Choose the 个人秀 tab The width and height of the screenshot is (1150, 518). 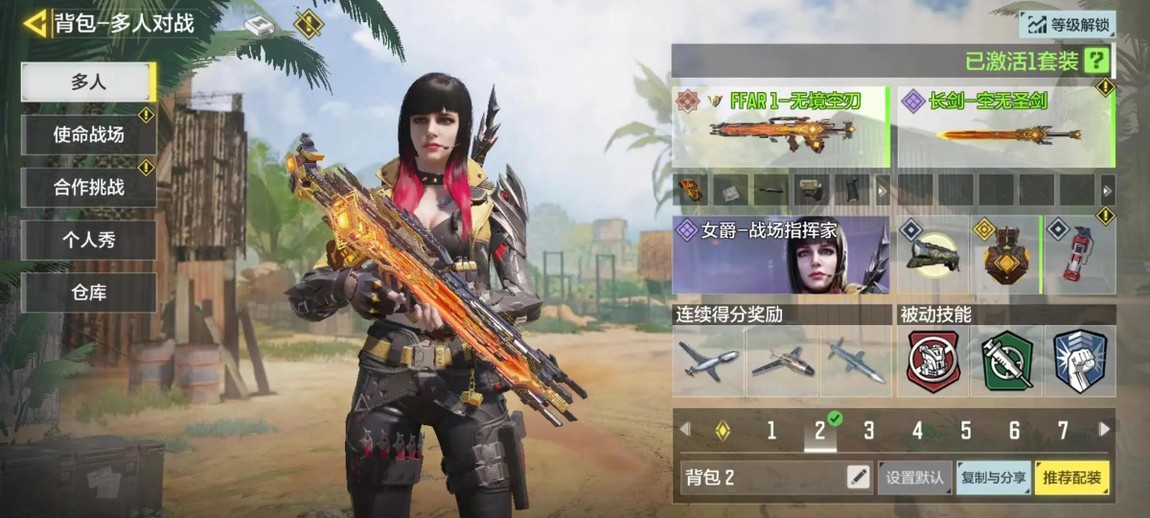(88, 240)
